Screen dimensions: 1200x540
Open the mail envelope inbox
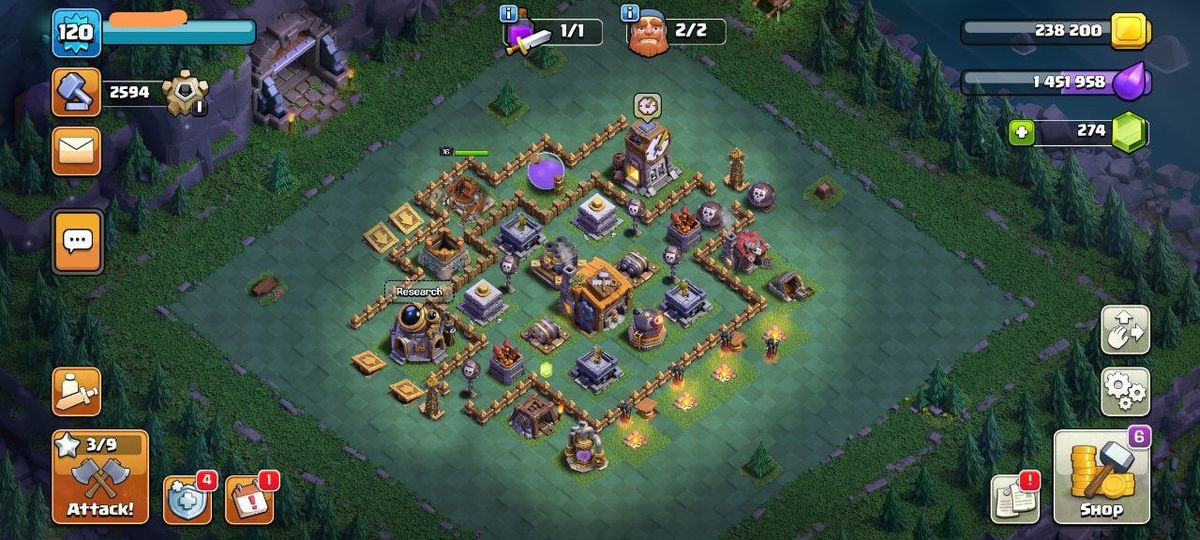(77, 151)
